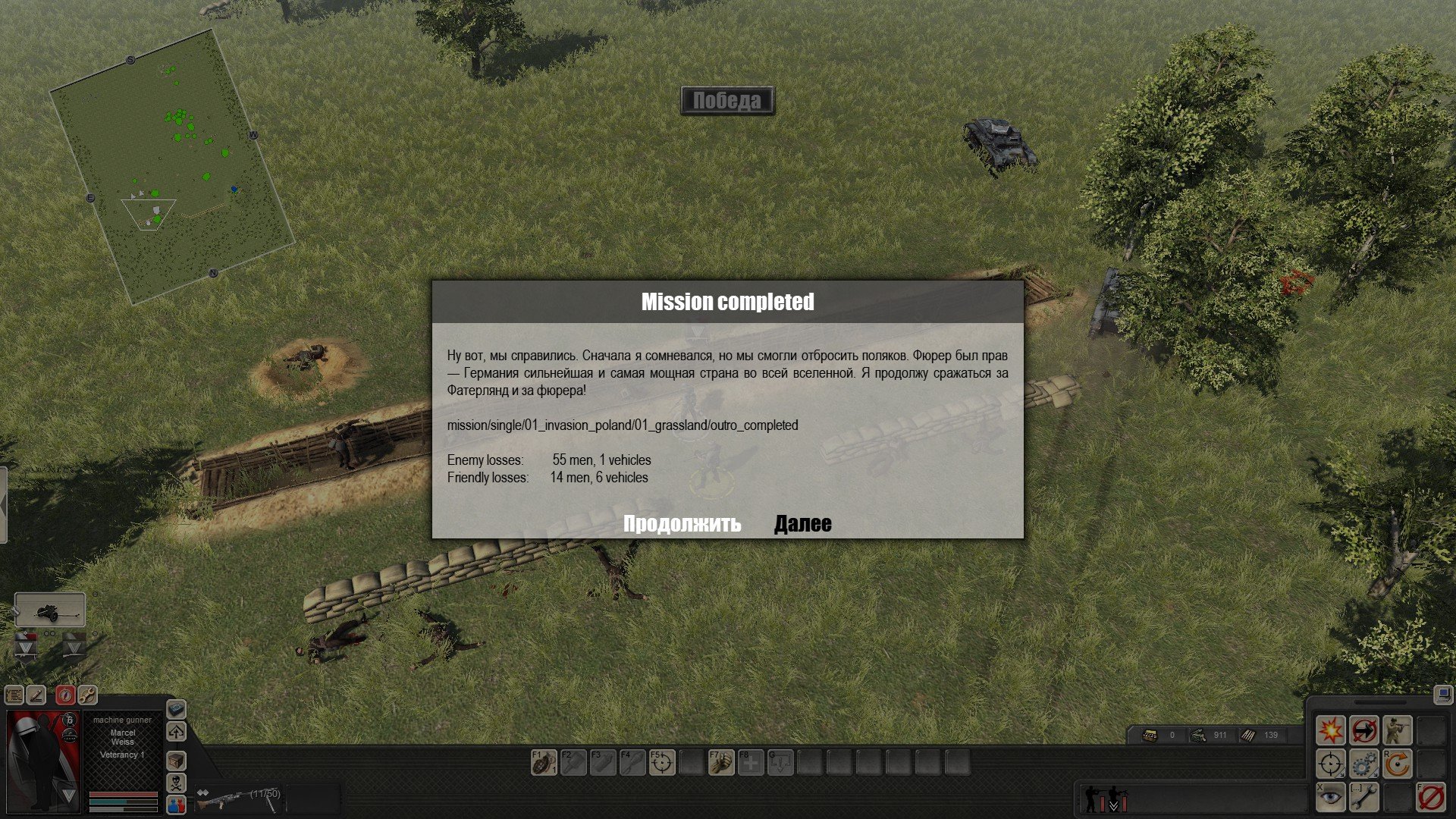Viewport: 1456px width, 819px height.
Task: Click the red cancel order icon
Action: (x=1430, y=797)
